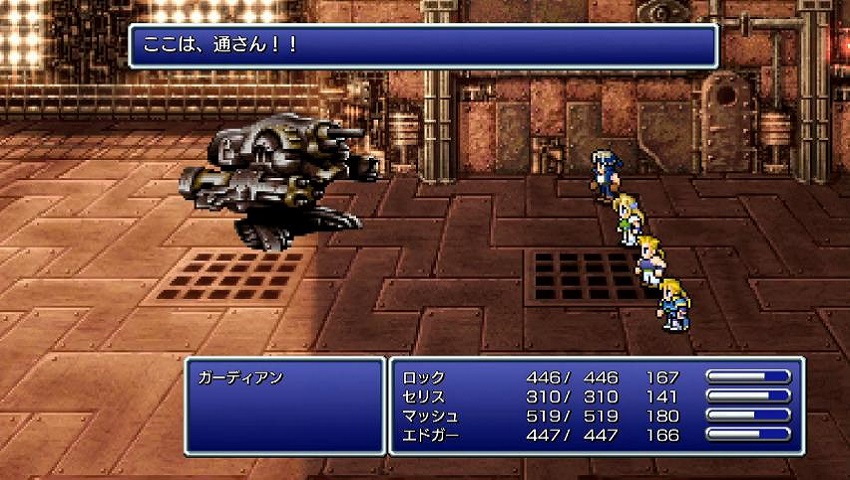Pick マッシュ from the party status rows

(430, 416)
